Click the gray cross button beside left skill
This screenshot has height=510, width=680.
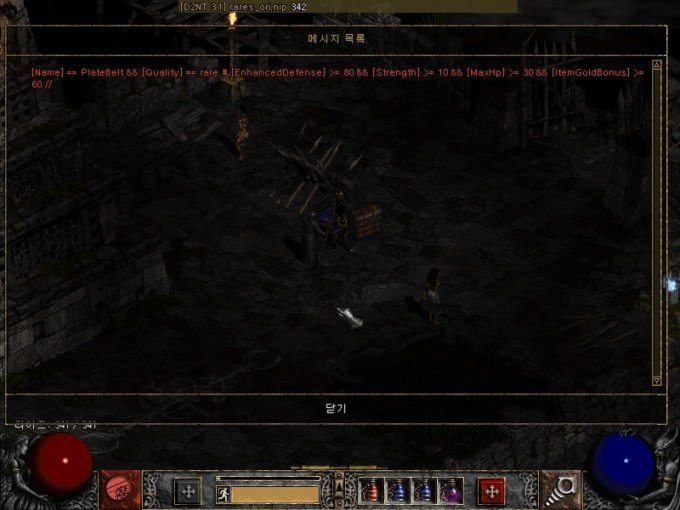[x=188, y=491]
